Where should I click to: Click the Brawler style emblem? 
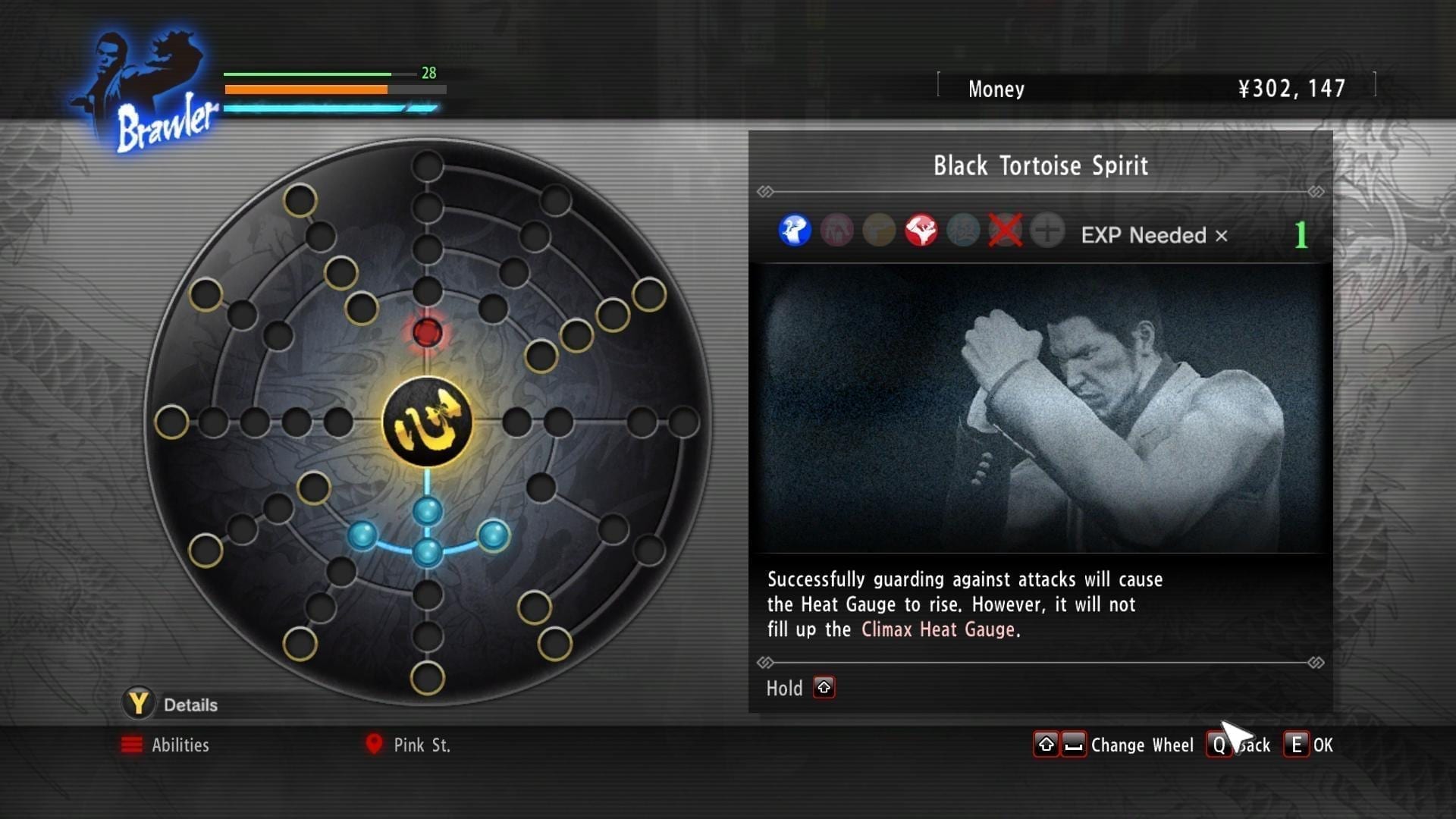148,91
